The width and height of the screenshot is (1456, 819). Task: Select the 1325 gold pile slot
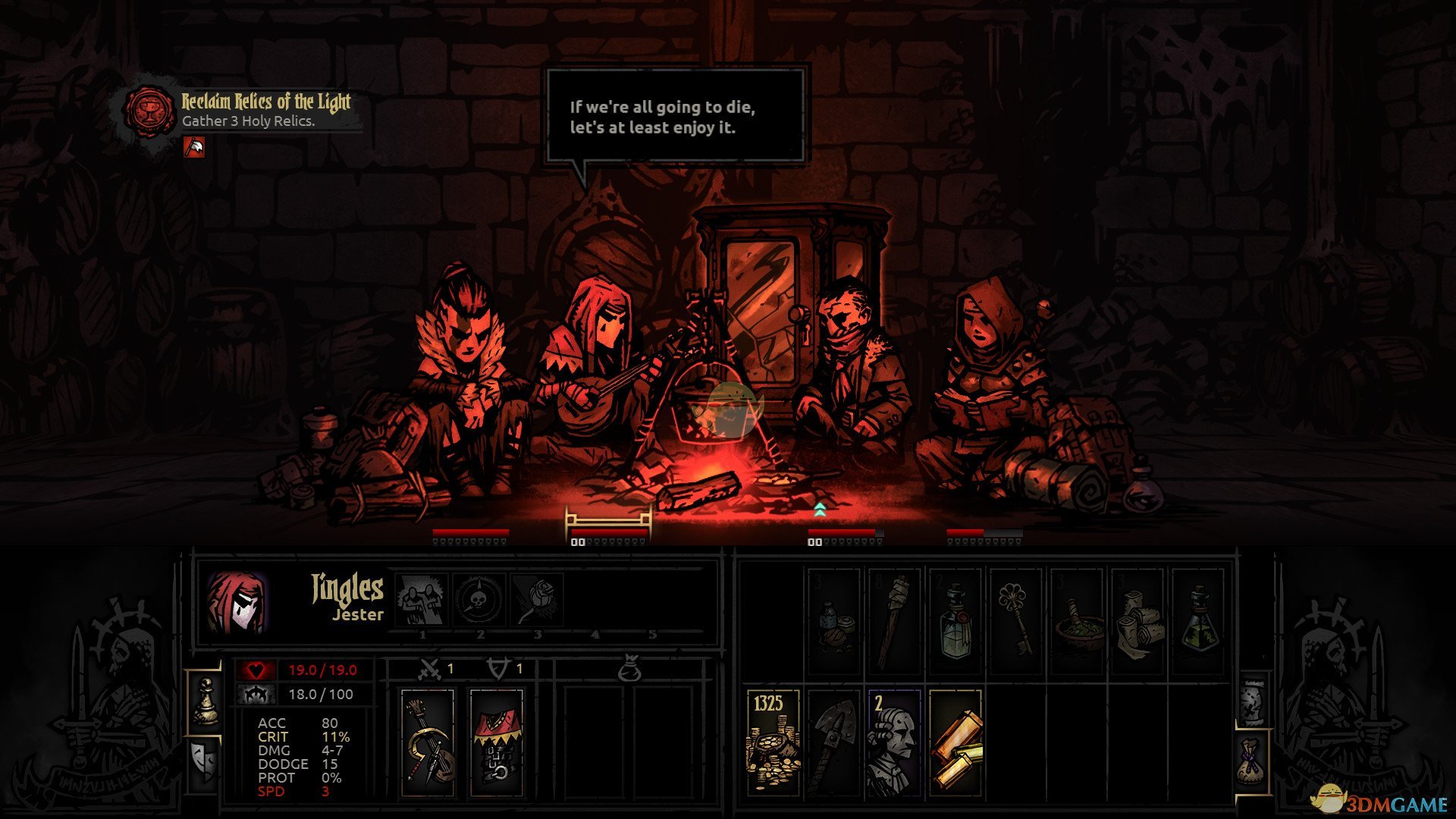[x=773, y=743]
